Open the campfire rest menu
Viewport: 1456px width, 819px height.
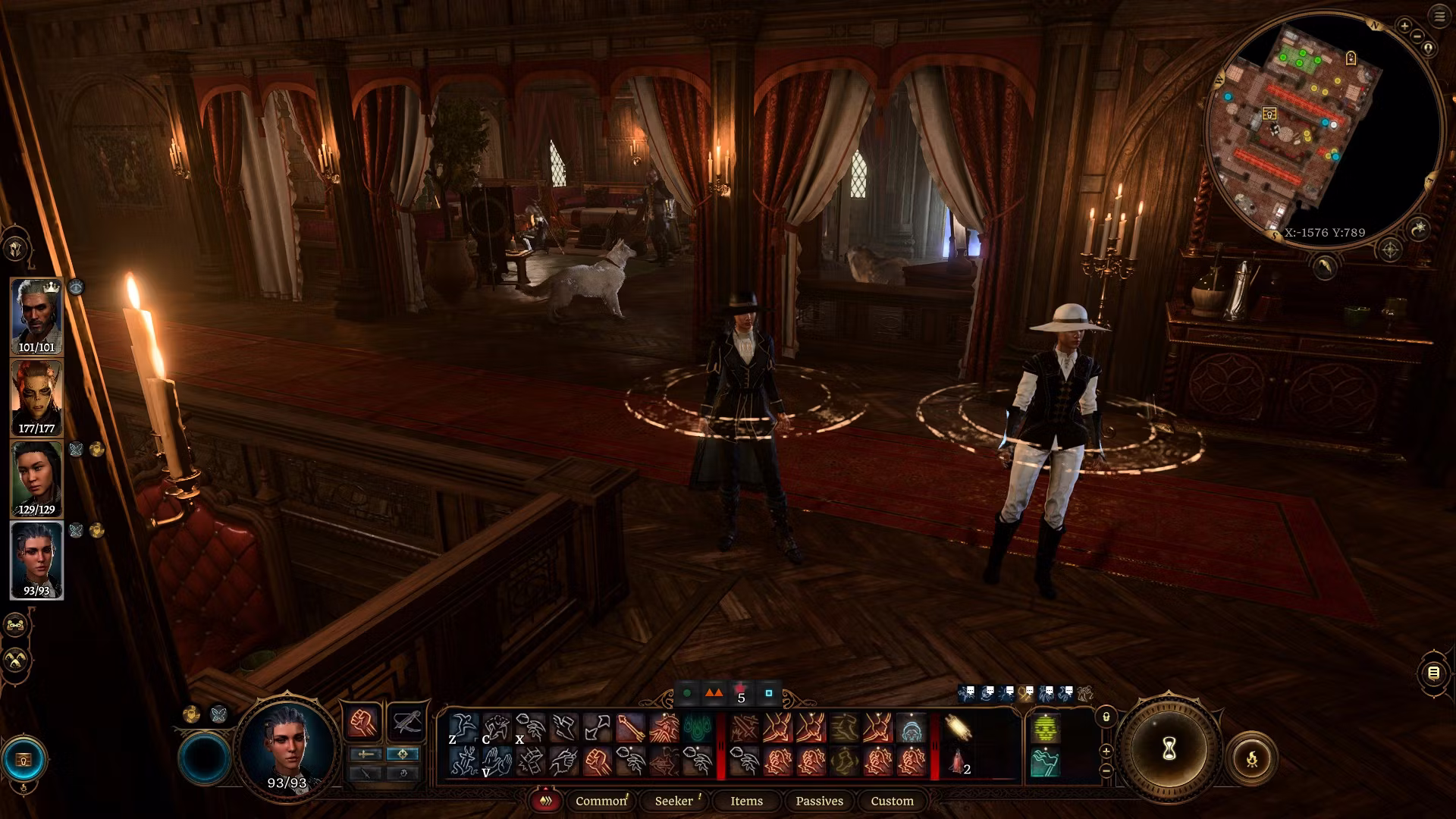point(1251,758)
